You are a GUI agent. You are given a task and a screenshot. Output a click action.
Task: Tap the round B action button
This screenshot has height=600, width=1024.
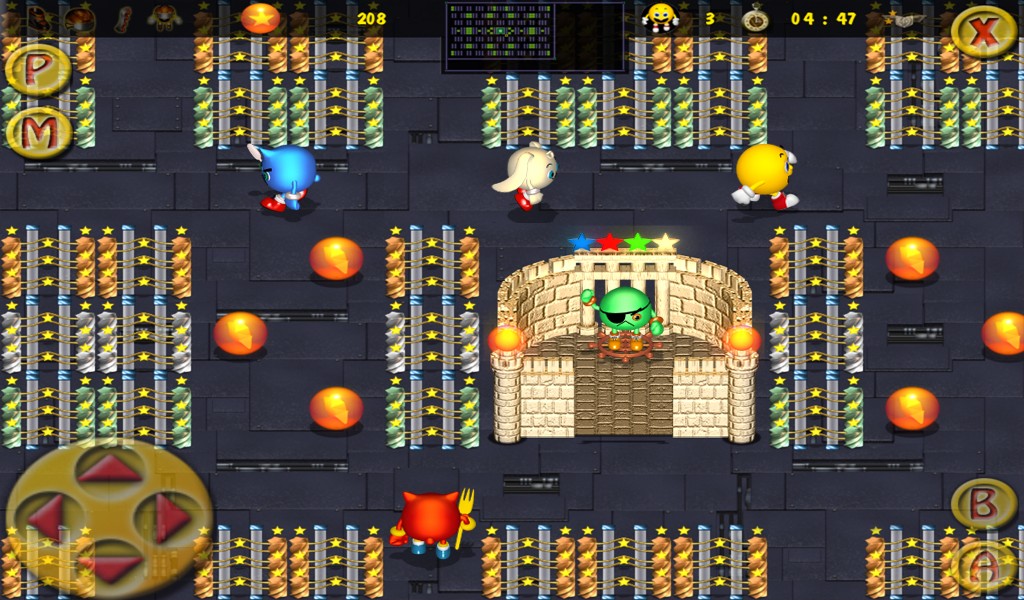pos(982,503)
